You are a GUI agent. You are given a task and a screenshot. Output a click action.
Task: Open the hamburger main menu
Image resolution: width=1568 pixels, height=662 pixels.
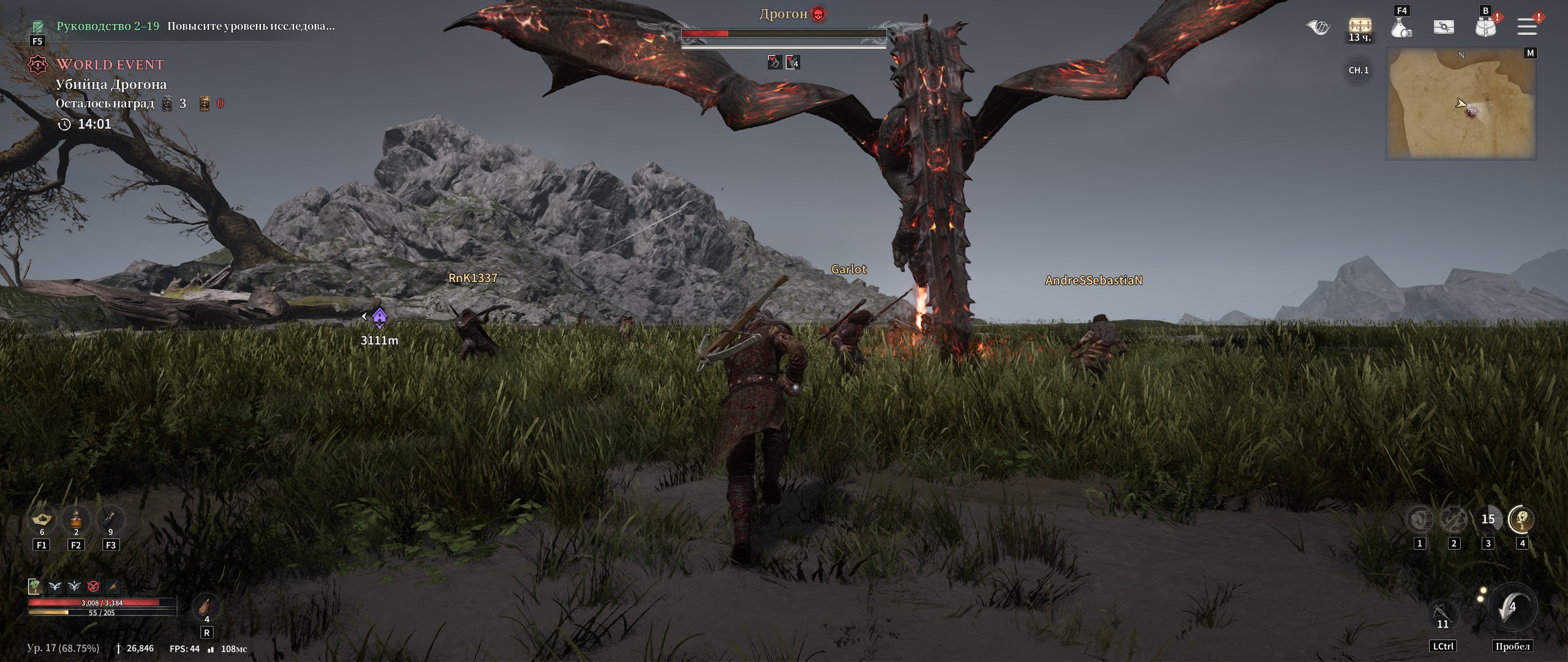point(1527,26)
